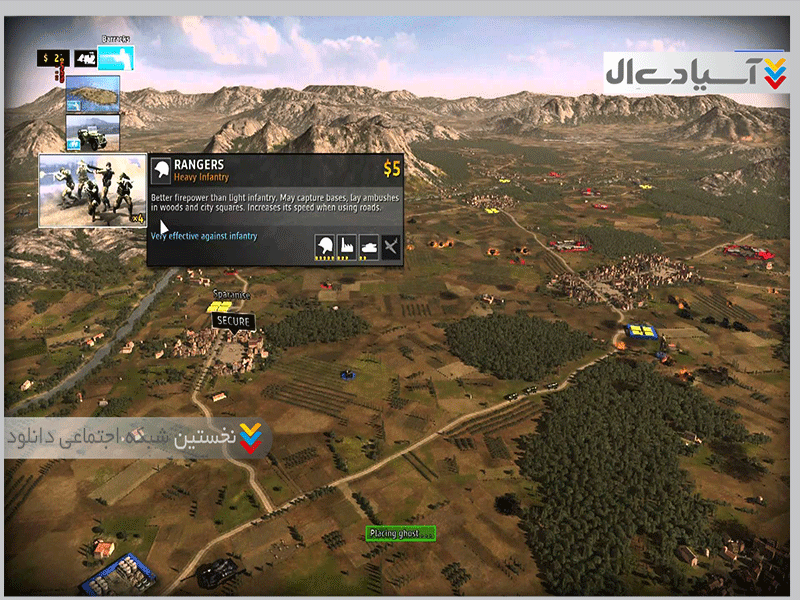Select the blue base marker near the village
The image size is (800, 600).
click(639, 331)
